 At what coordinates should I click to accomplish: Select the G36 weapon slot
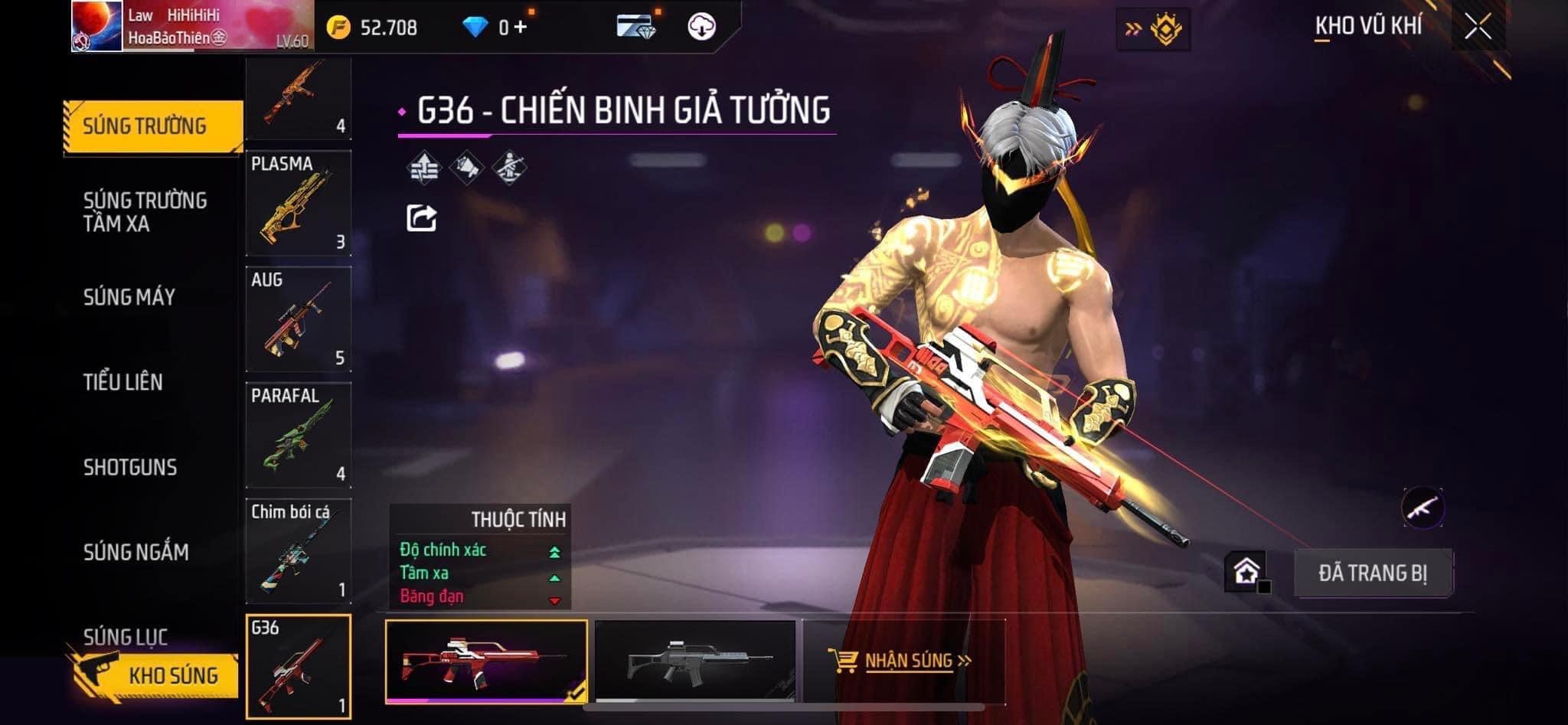tap(299, 667)
